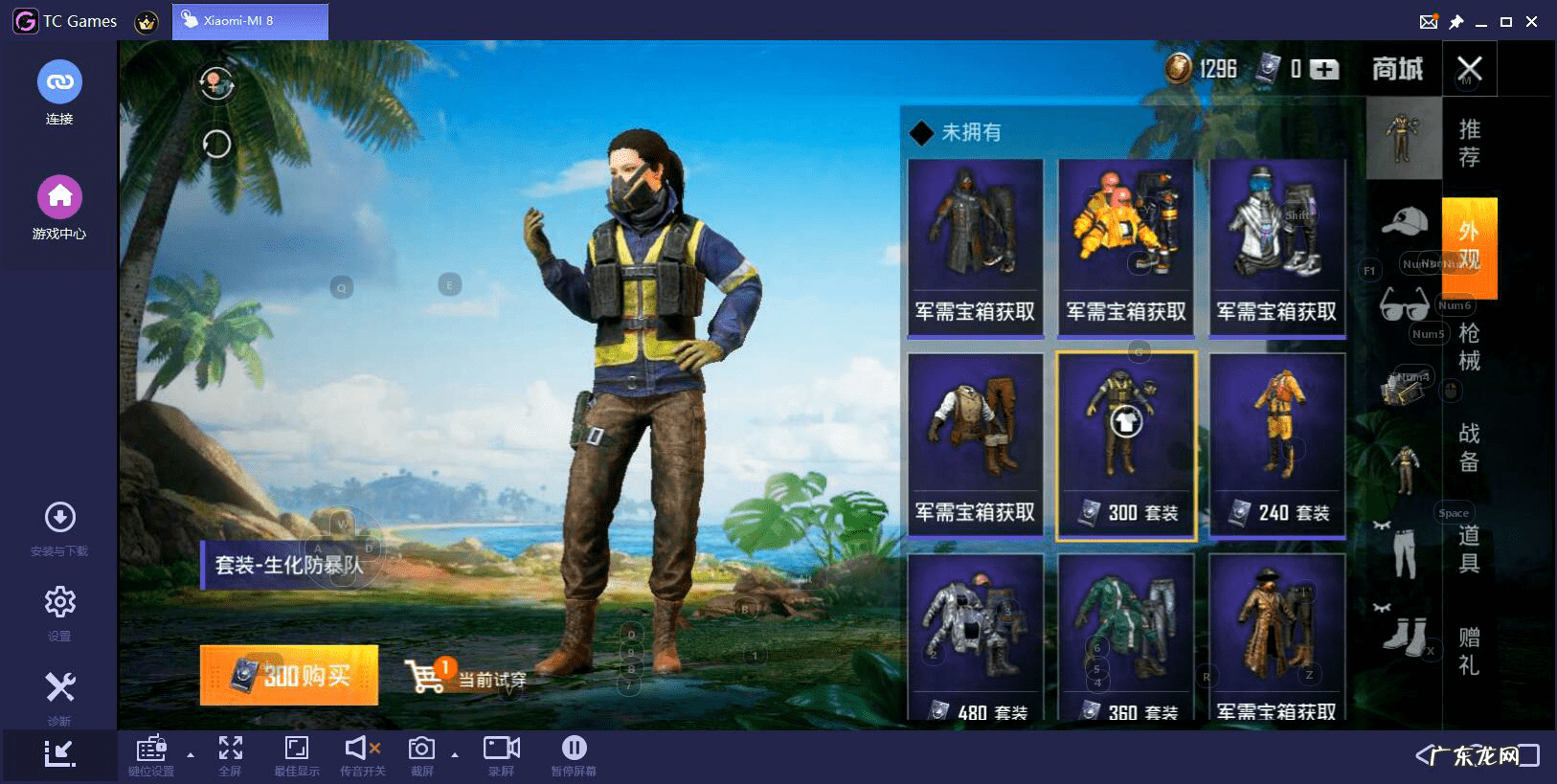1557x784 pixels.
Task: Choose the 480 套装 silver outfit
Action: pyautogui.click(x=975, y=637)
